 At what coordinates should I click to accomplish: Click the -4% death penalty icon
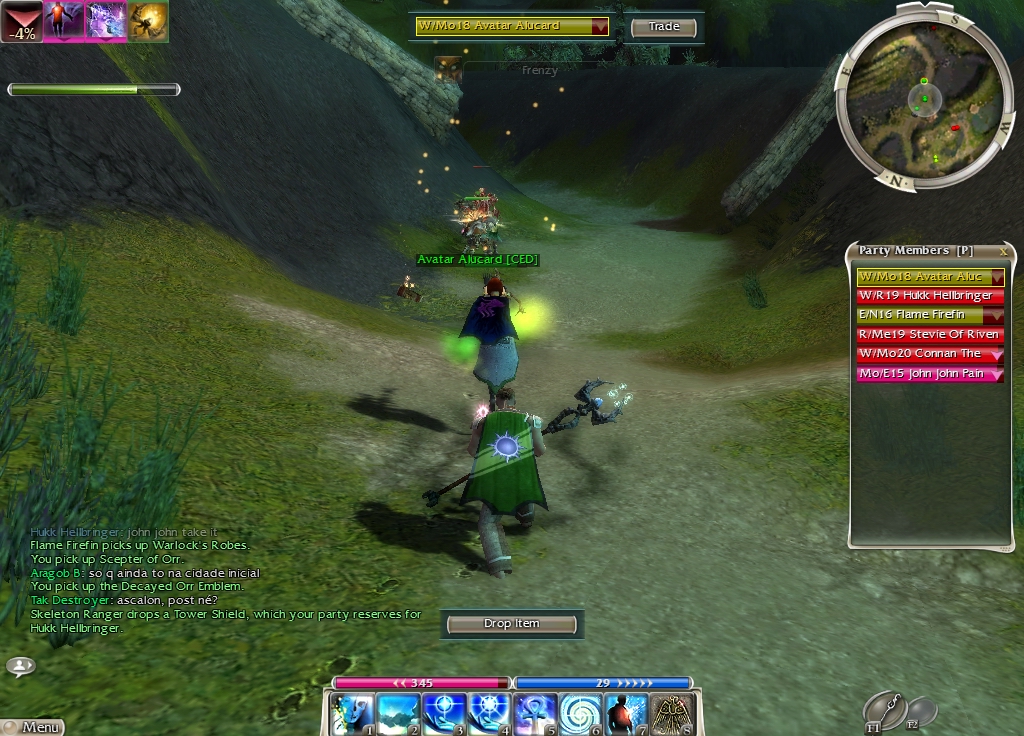coord(21,21)
